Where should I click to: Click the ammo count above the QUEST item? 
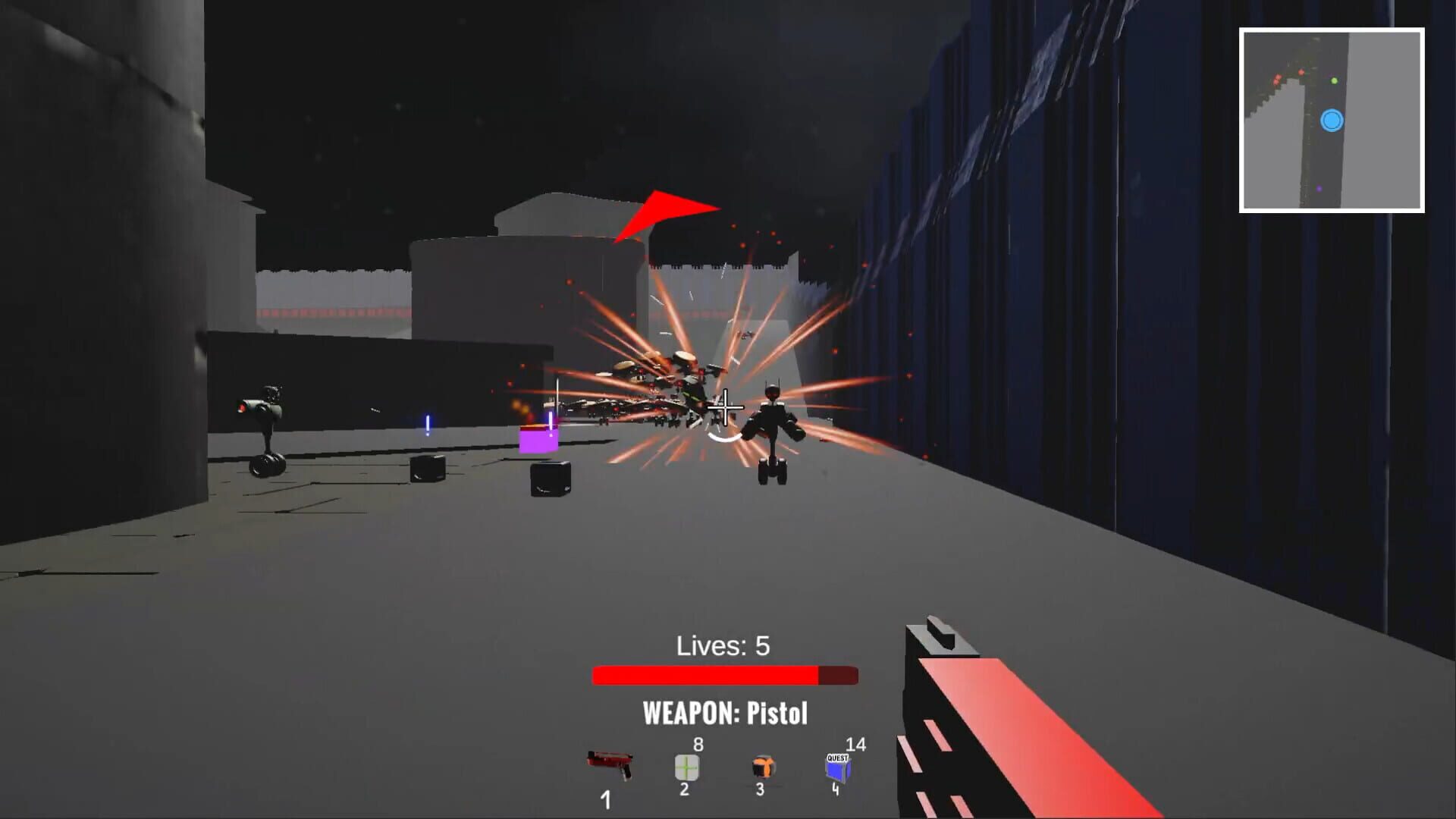pos(855,745)
